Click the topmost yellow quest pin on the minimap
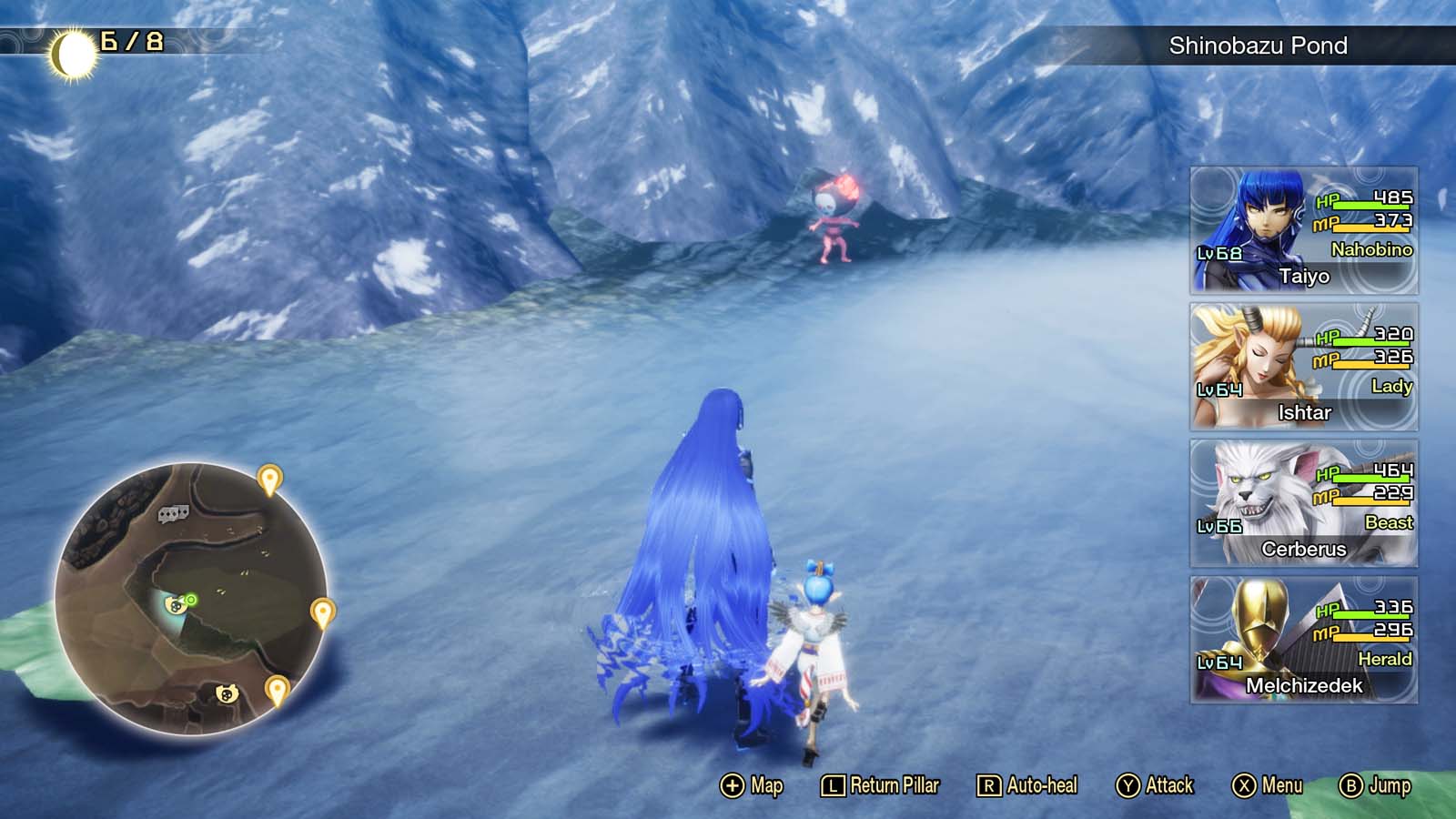Viewport: 1456px width, 819px height. tap(268, 478)
